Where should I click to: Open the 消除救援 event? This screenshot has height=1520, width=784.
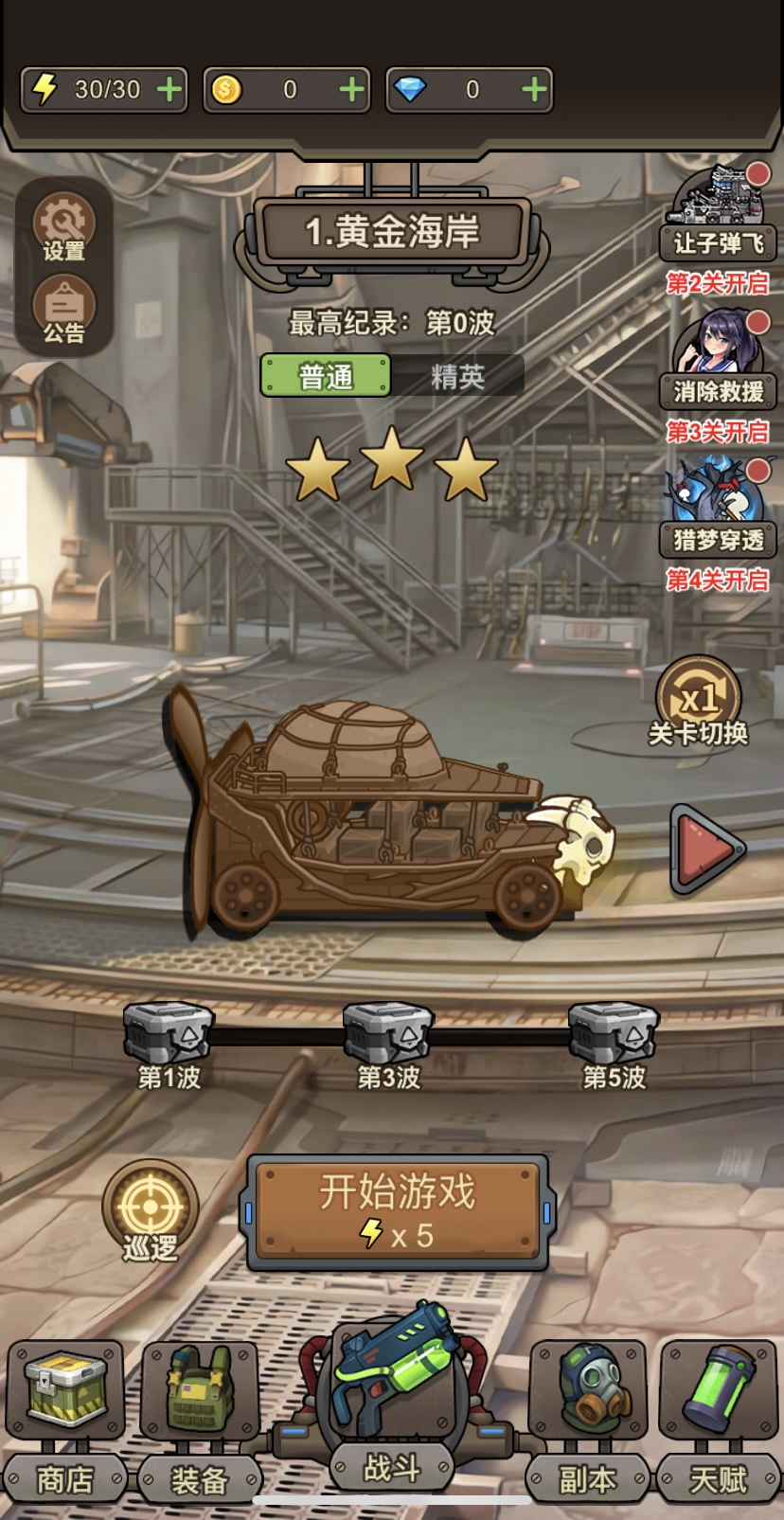(718, 360)
